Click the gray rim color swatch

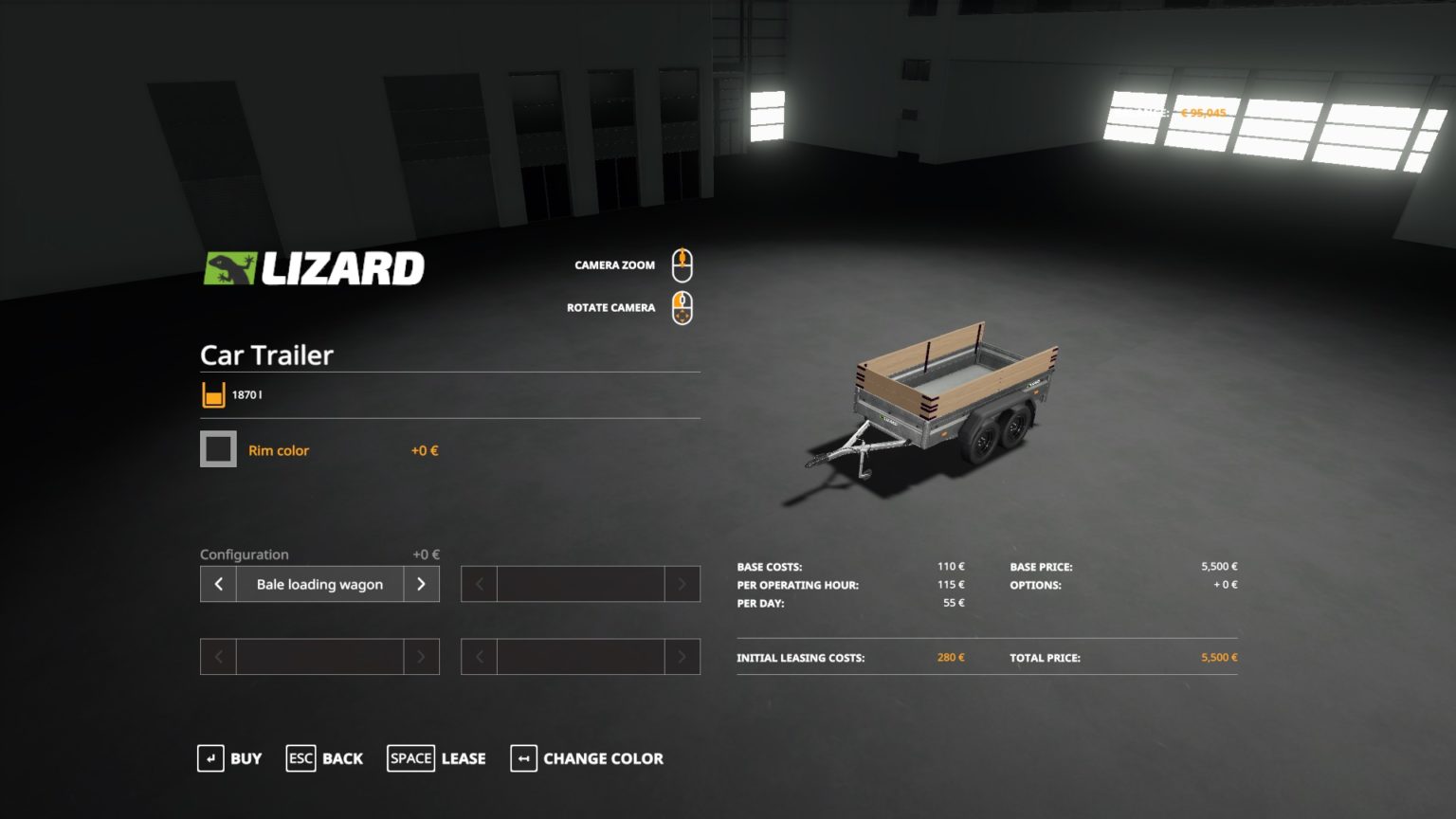[218, 448]
